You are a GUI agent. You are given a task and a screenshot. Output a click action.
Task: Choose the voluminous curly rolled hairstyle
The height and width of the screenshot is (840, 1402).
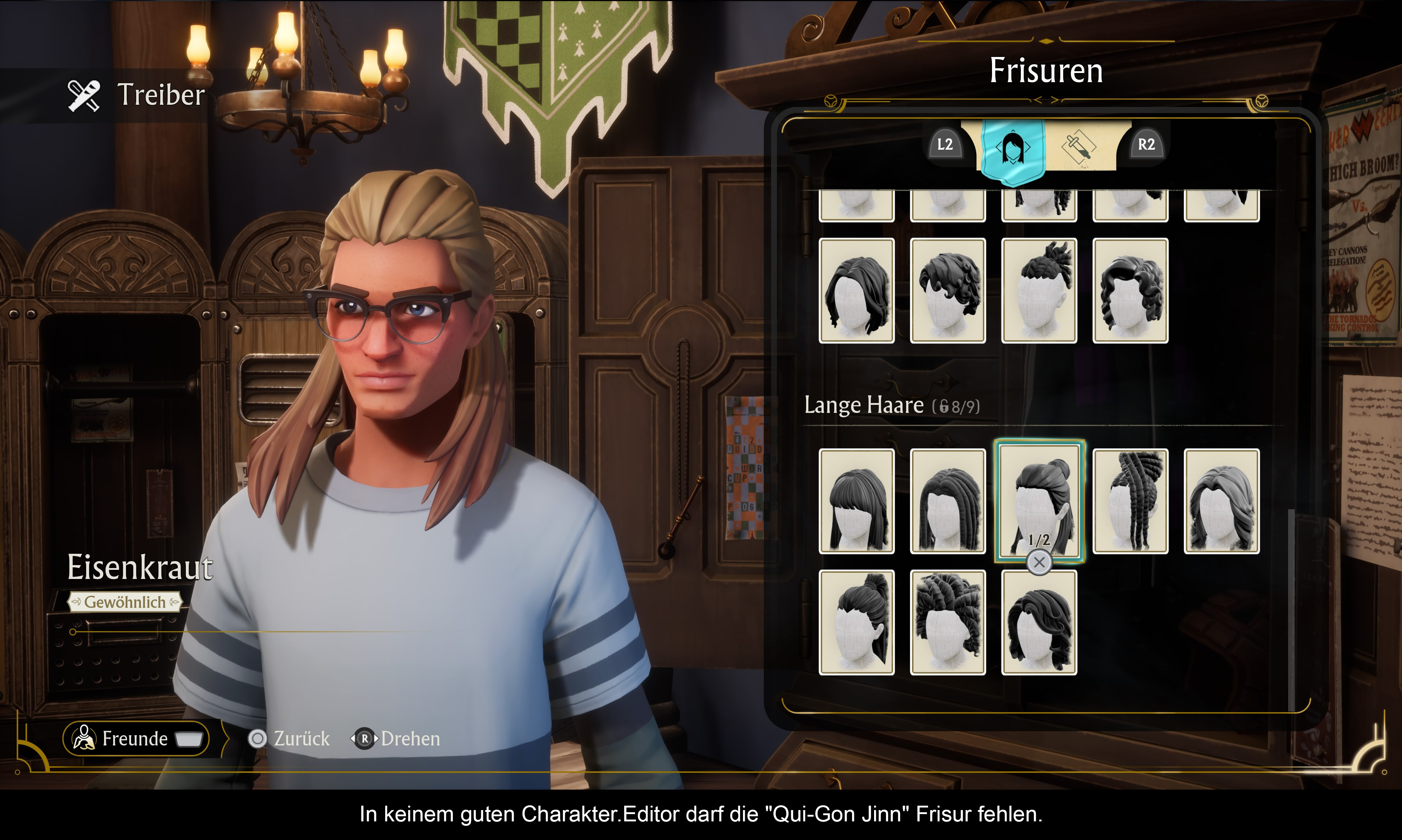point(947,622)
